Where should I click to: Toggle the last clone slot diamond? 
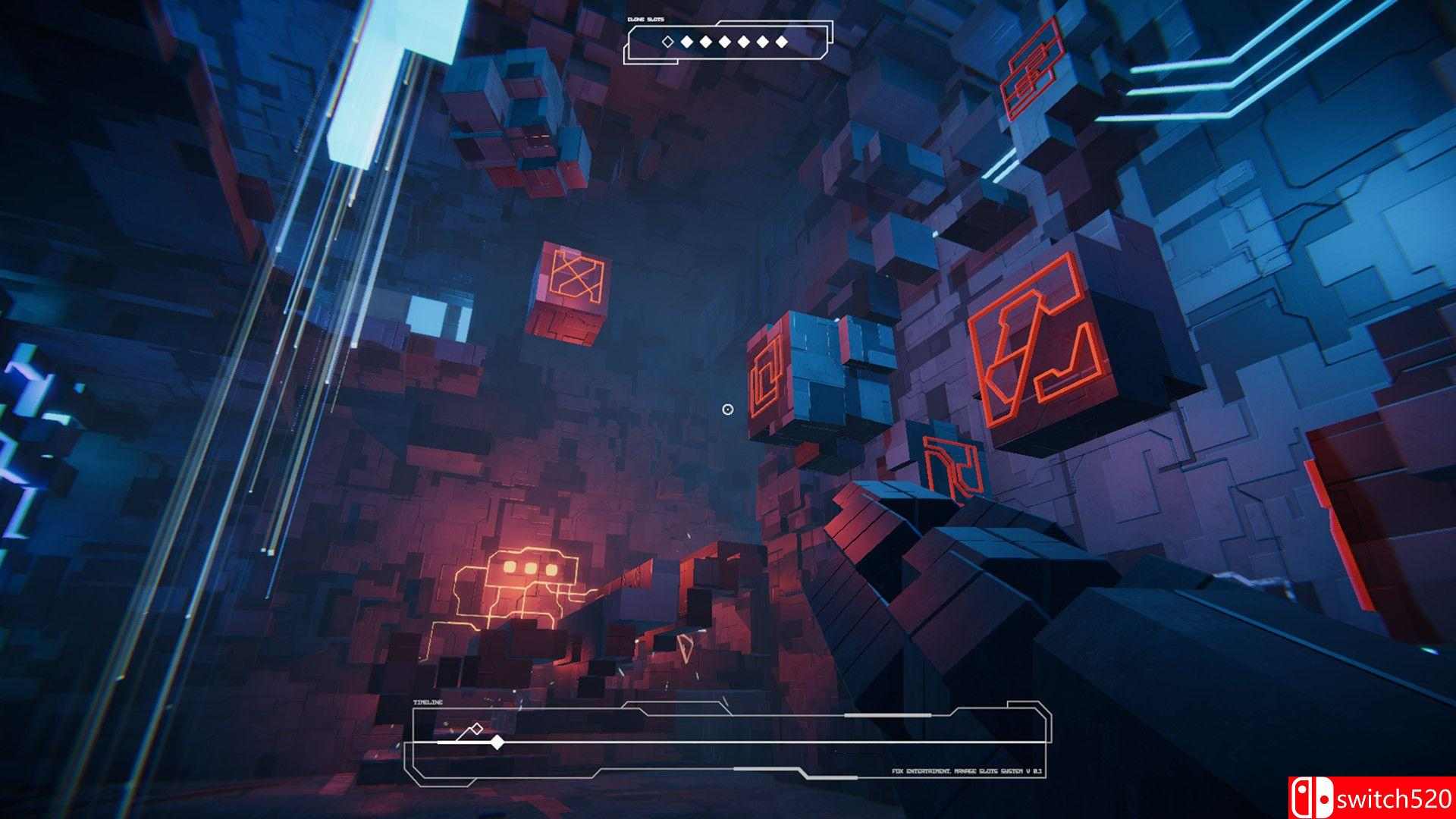(781, 41)
